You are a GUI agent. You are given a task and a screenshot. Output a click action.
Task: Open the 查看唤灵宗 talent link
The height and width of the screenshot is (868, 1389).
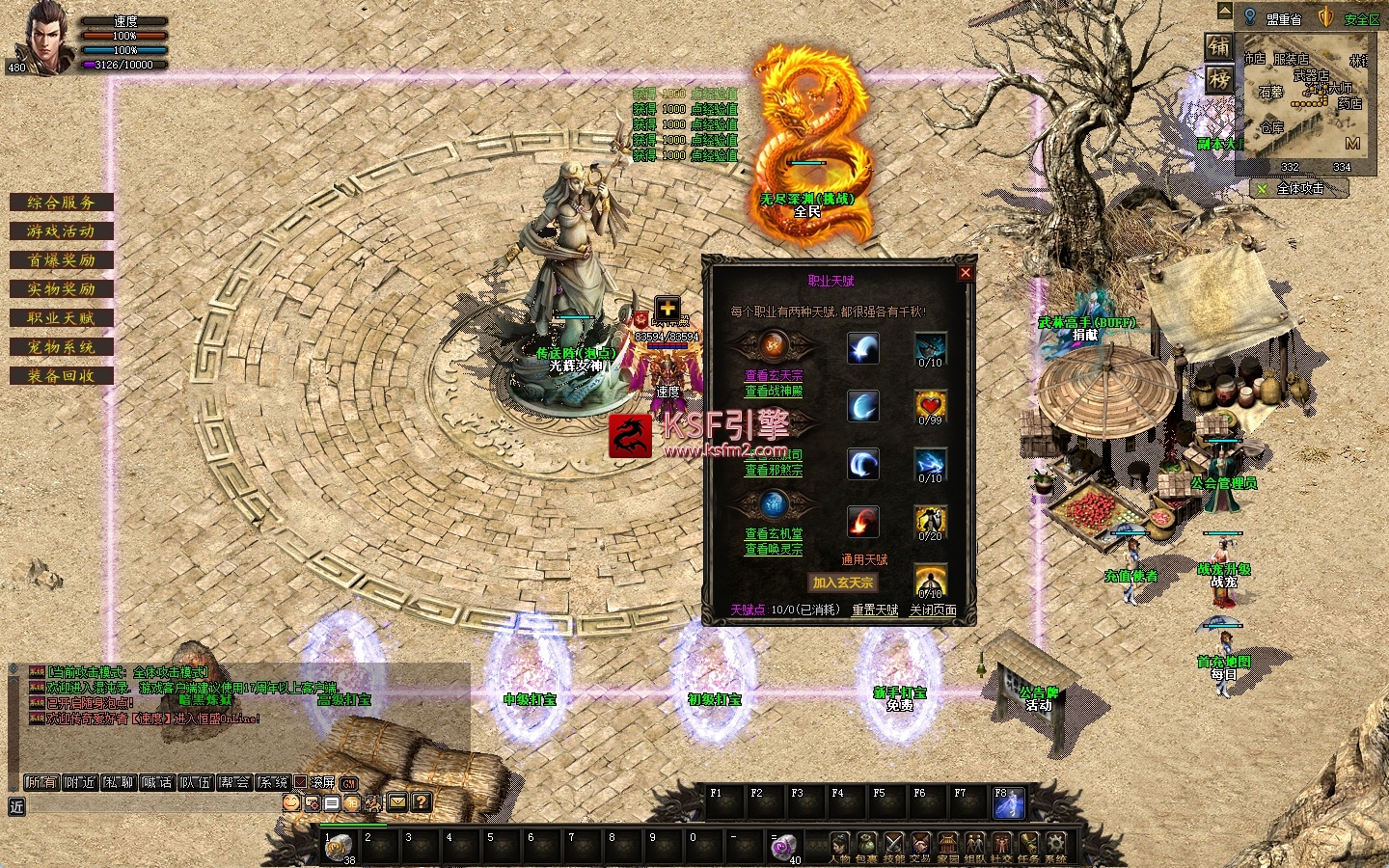tap(773, 549)
